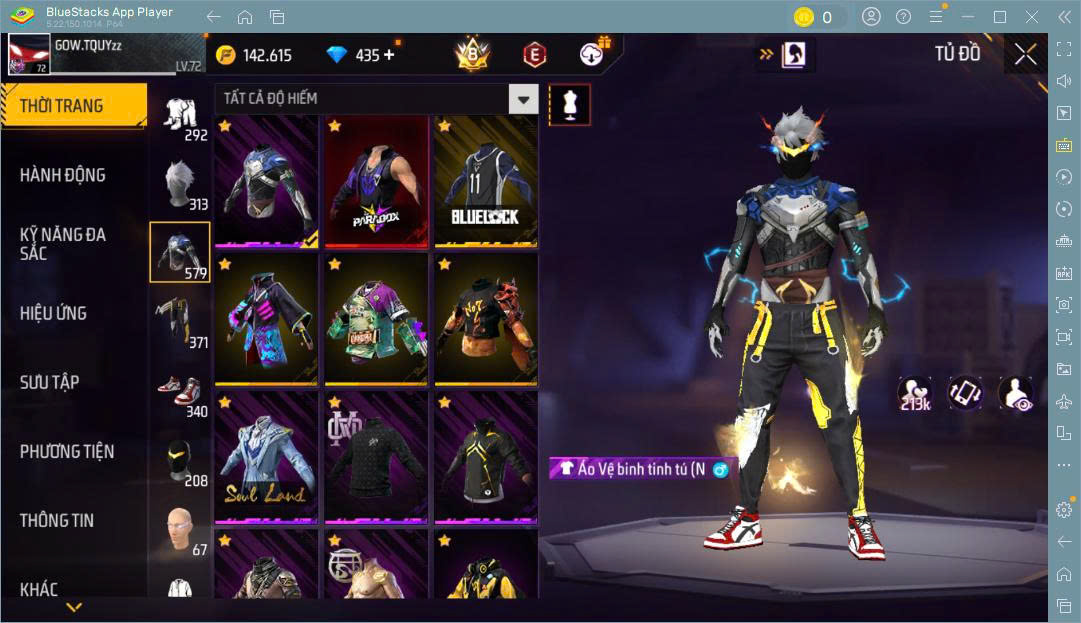Choose the red PARADOX tank top
Viewport: 1081px width, 623px height.
point(376,182)
